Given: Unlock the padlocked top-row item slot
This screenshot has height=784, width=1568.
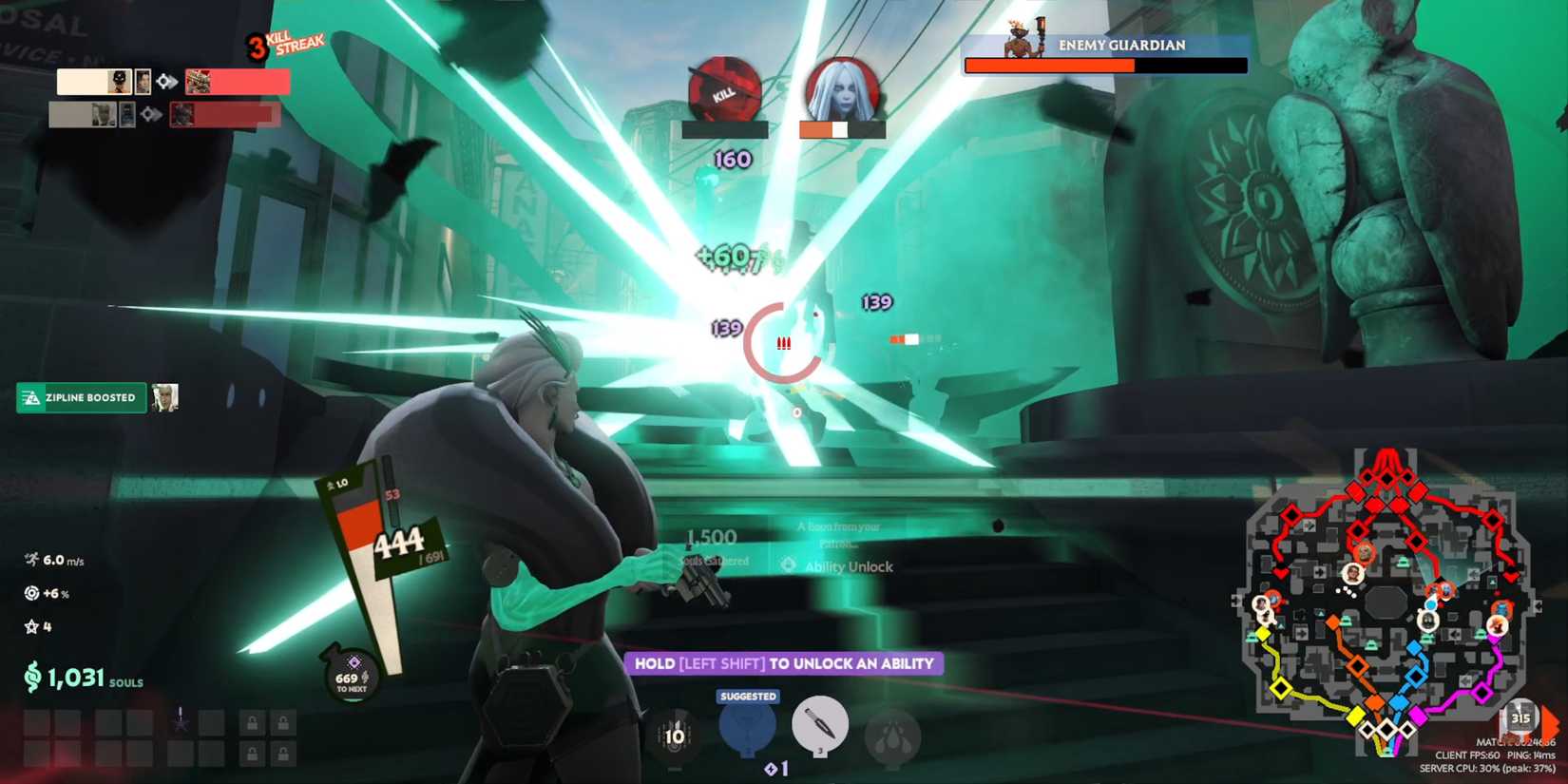Looking at the screenshot, I should point(253,722).
